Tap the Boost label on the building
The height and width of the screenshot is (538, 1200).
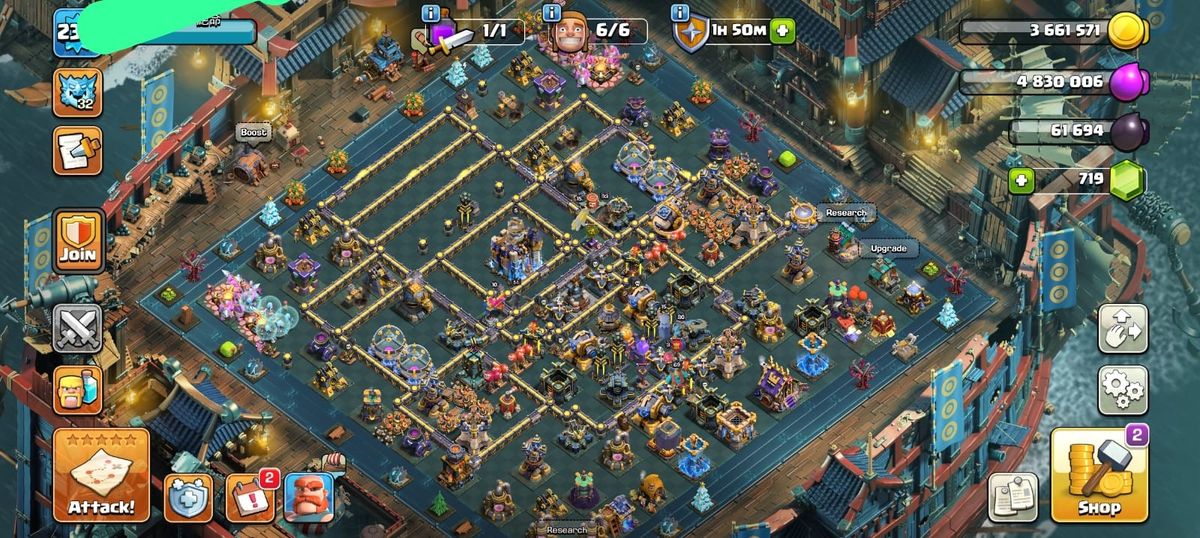pyautogui.click(x=254, y=133)
